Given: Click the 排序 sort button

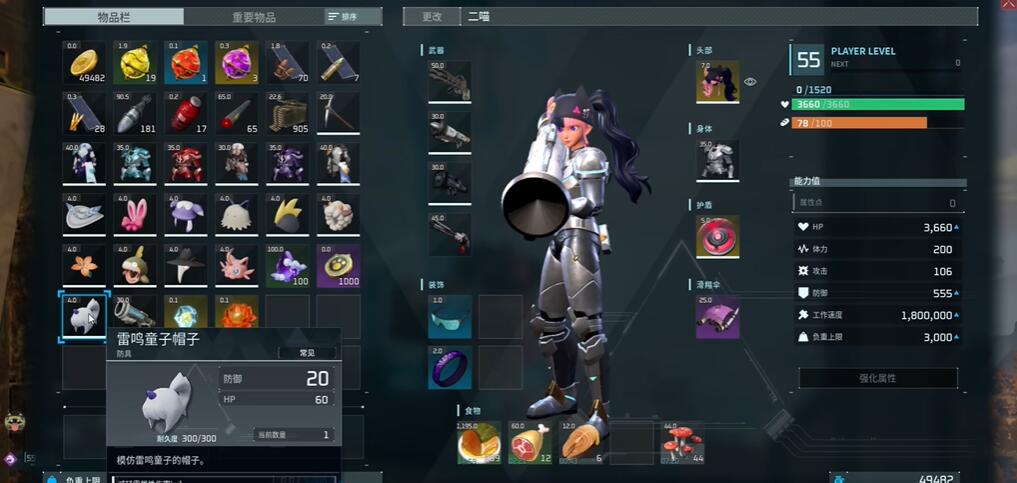Looking at the screenshot, I should (x=342, y=17).
